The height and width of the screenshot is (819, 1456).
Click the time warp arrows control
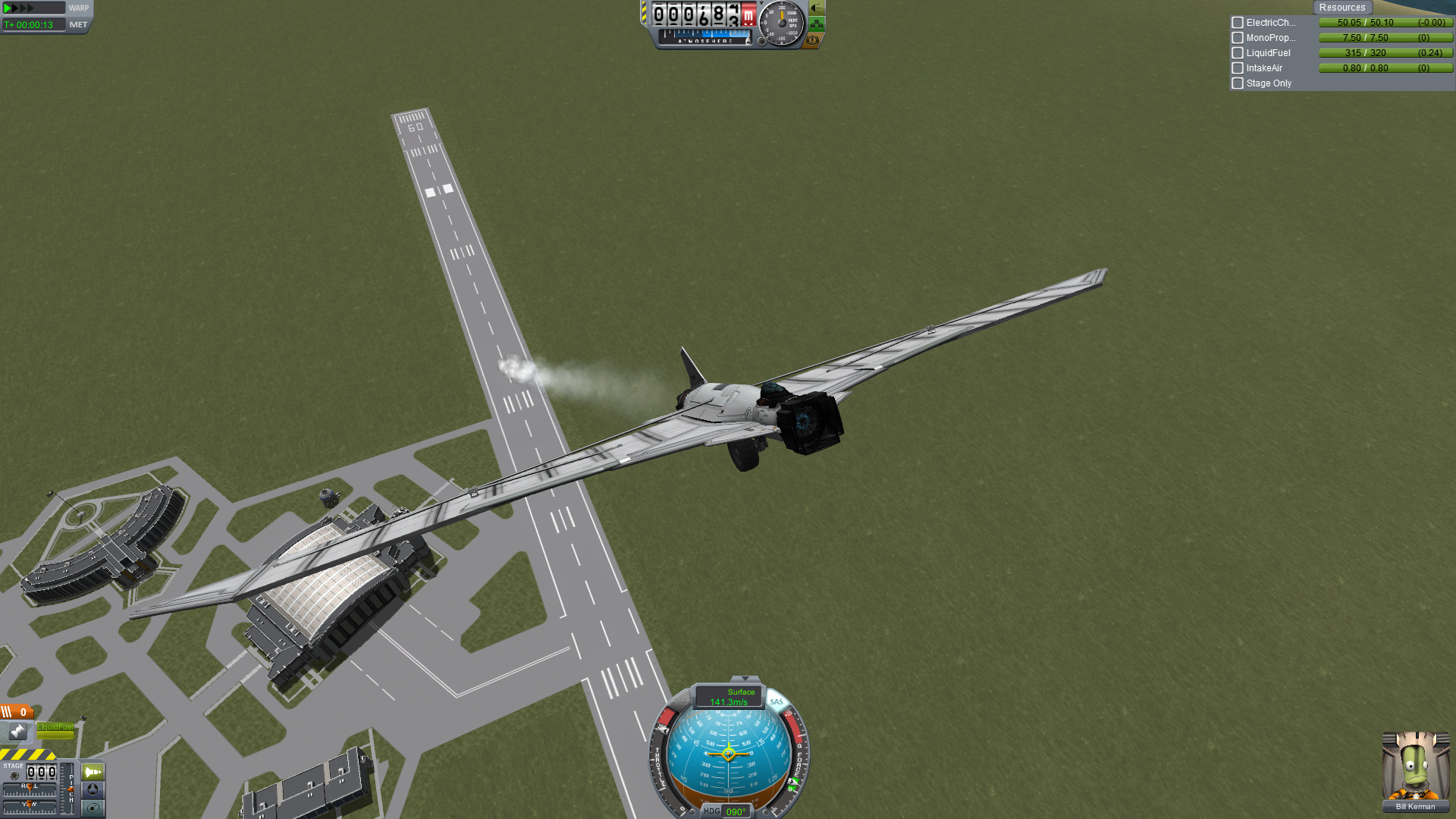[20, 8]
